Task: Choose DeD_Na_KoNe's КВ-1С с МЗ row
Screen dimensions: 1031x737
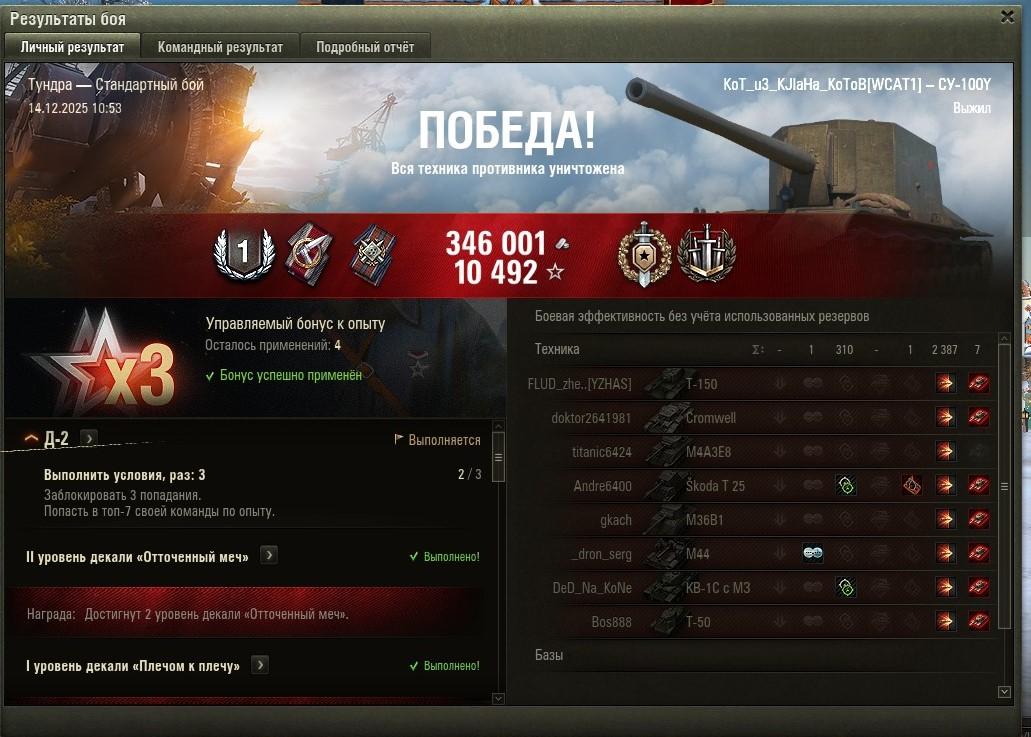Action: click(700, 588)
